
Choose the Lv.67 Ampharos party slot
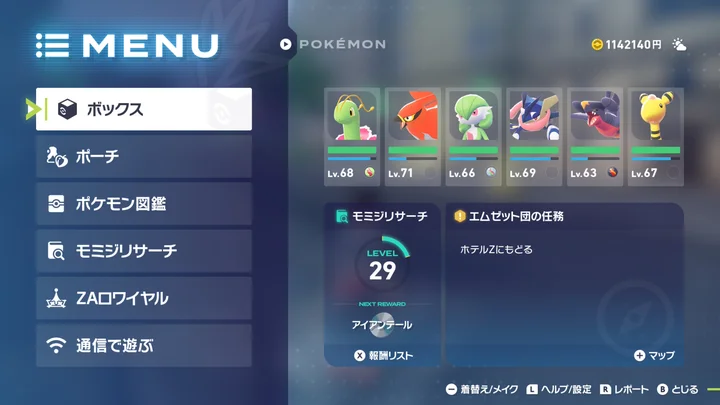pyautogui.click(x=655, y=135)
